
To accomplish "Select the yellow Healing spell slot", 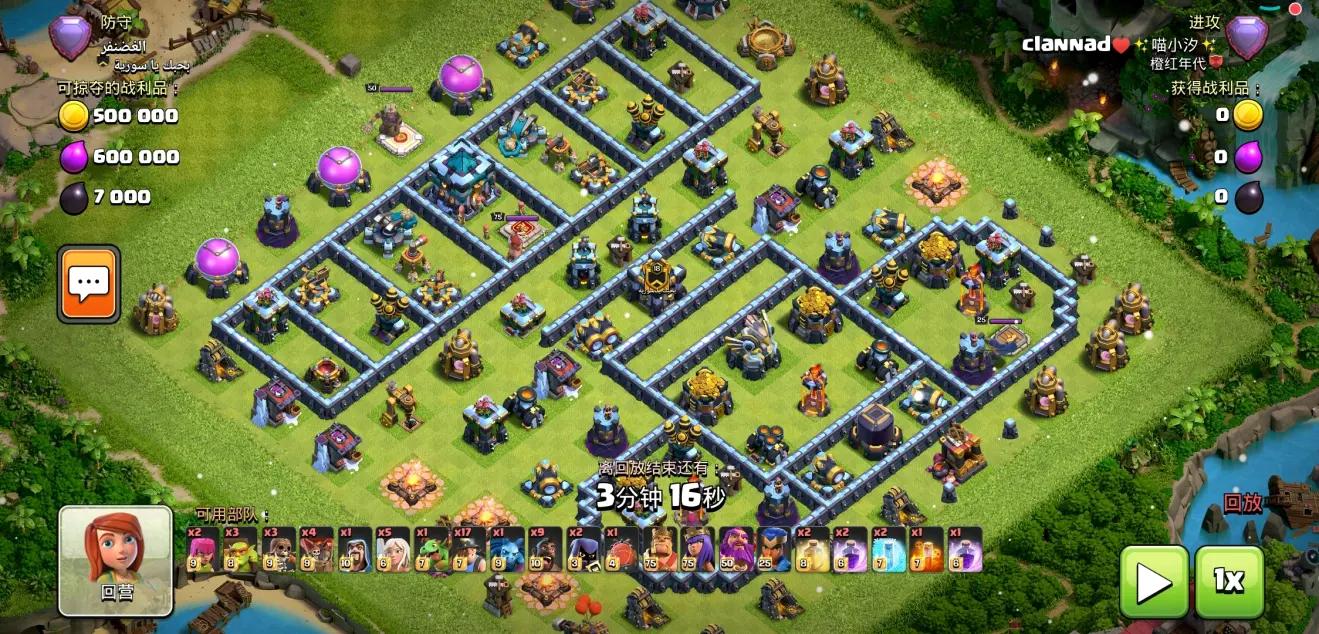I will (x=811, y=550).
